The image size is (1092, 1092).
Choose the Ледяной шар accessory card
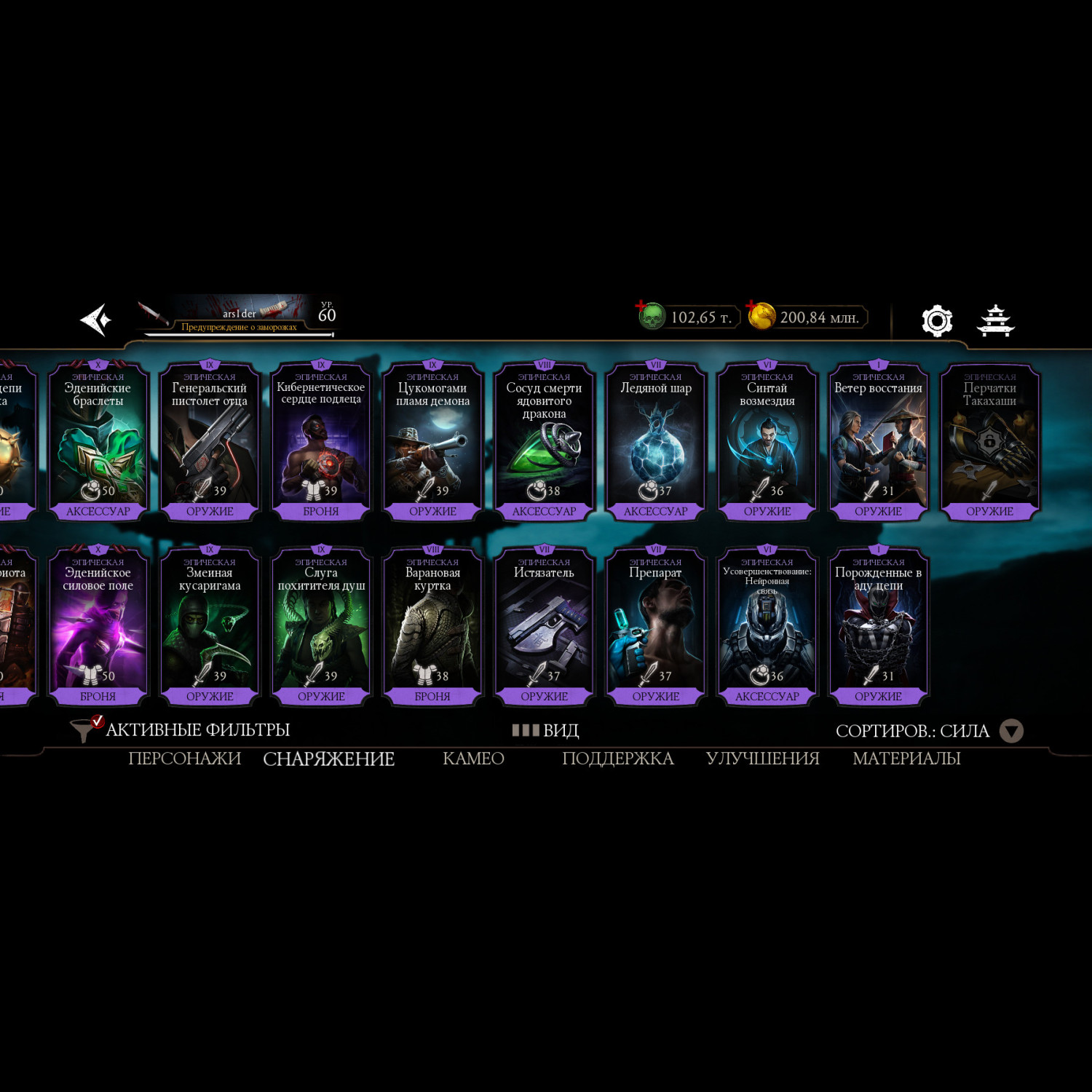pyautogui.click(x=656, y=441)
